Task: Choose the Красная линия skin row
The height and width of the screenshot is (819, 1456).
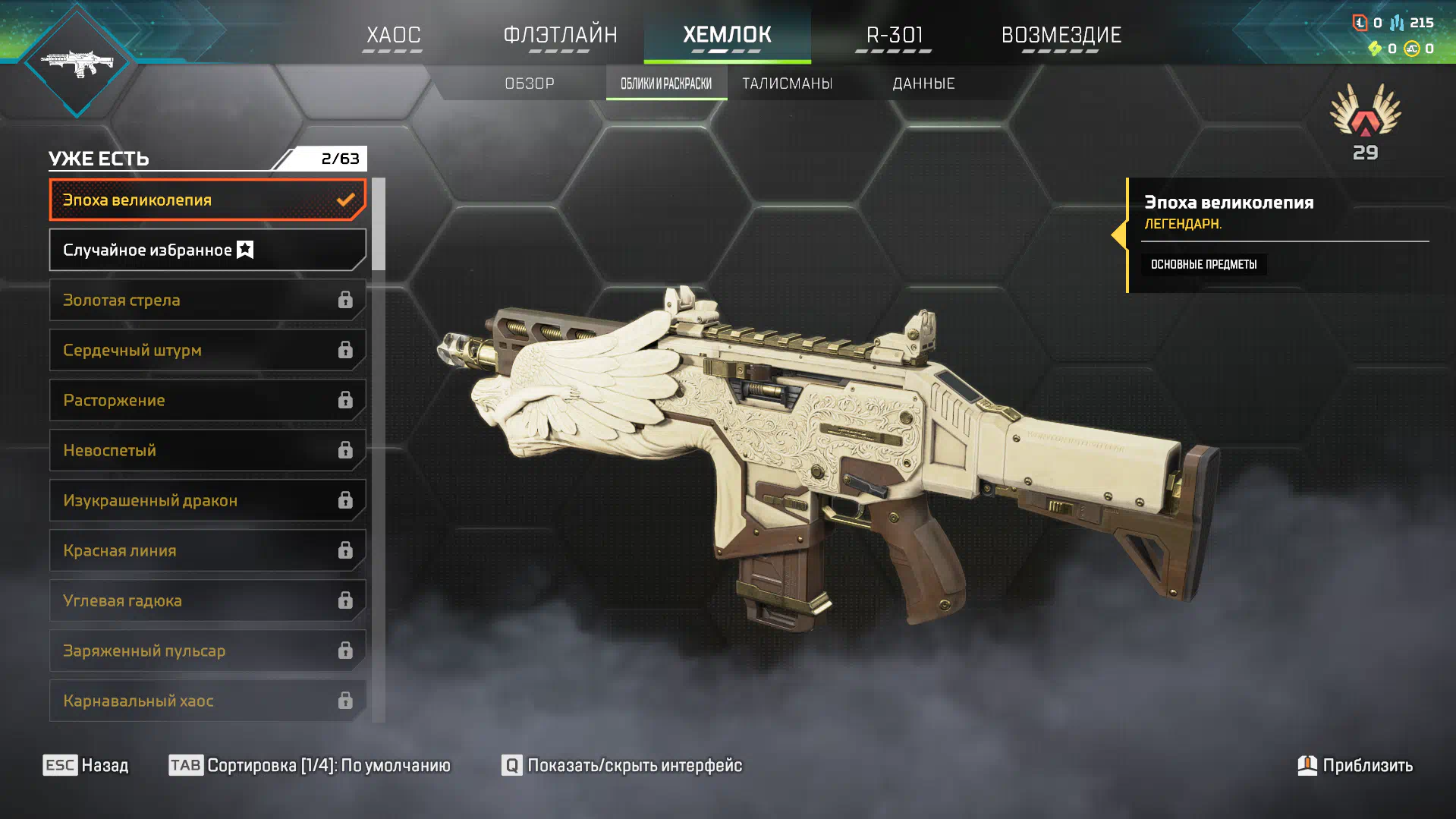Action: coord(207,550)
